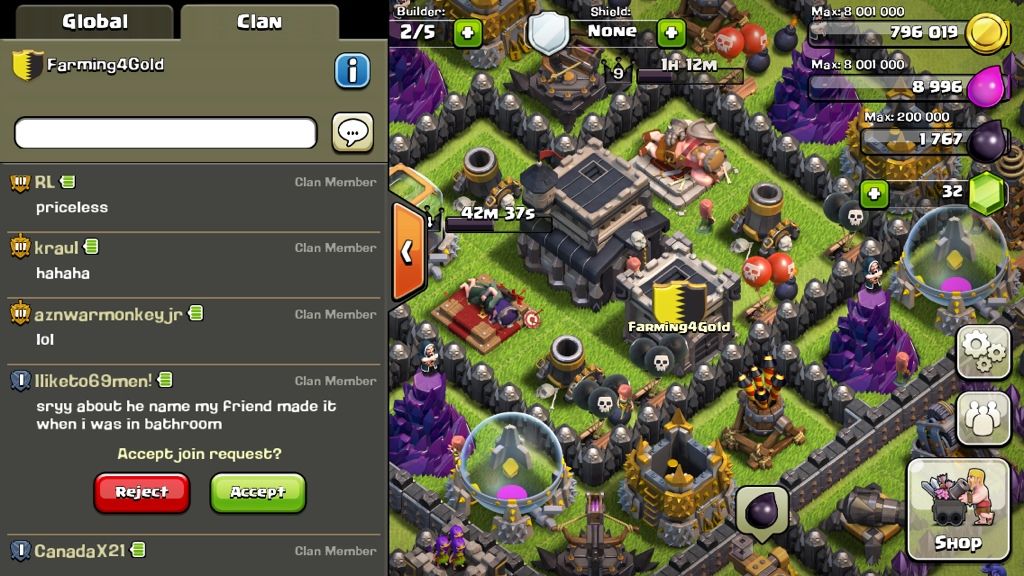Select kraul's name in clan chat

57,247
